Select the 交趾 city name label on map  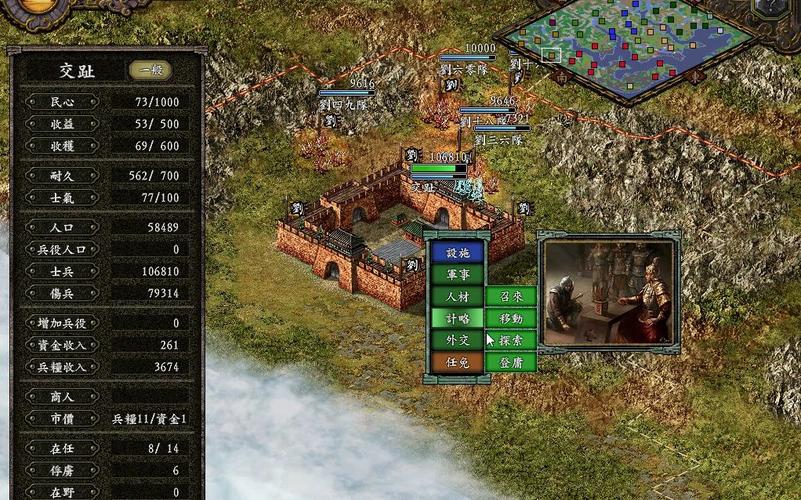coord(424,186)
